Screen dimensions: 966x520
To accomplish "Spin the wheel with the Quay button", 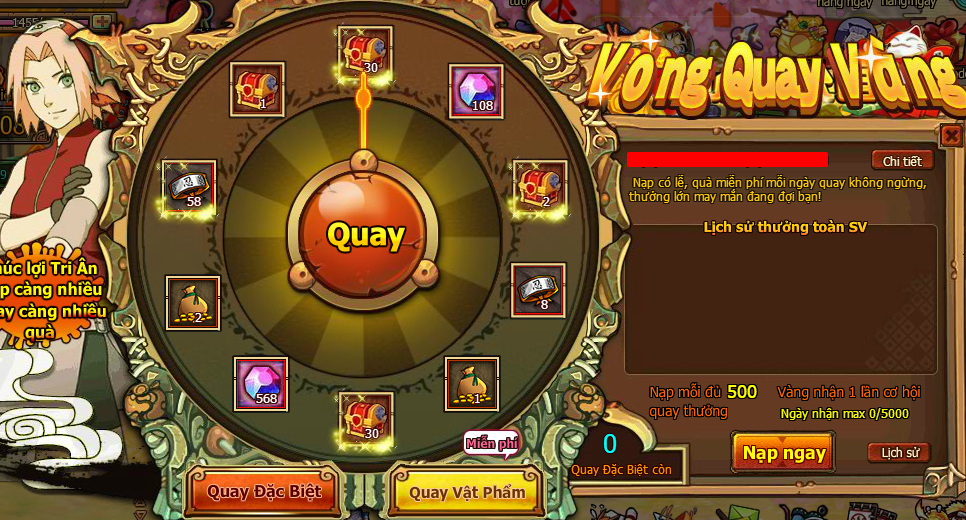I will point(365,235).
